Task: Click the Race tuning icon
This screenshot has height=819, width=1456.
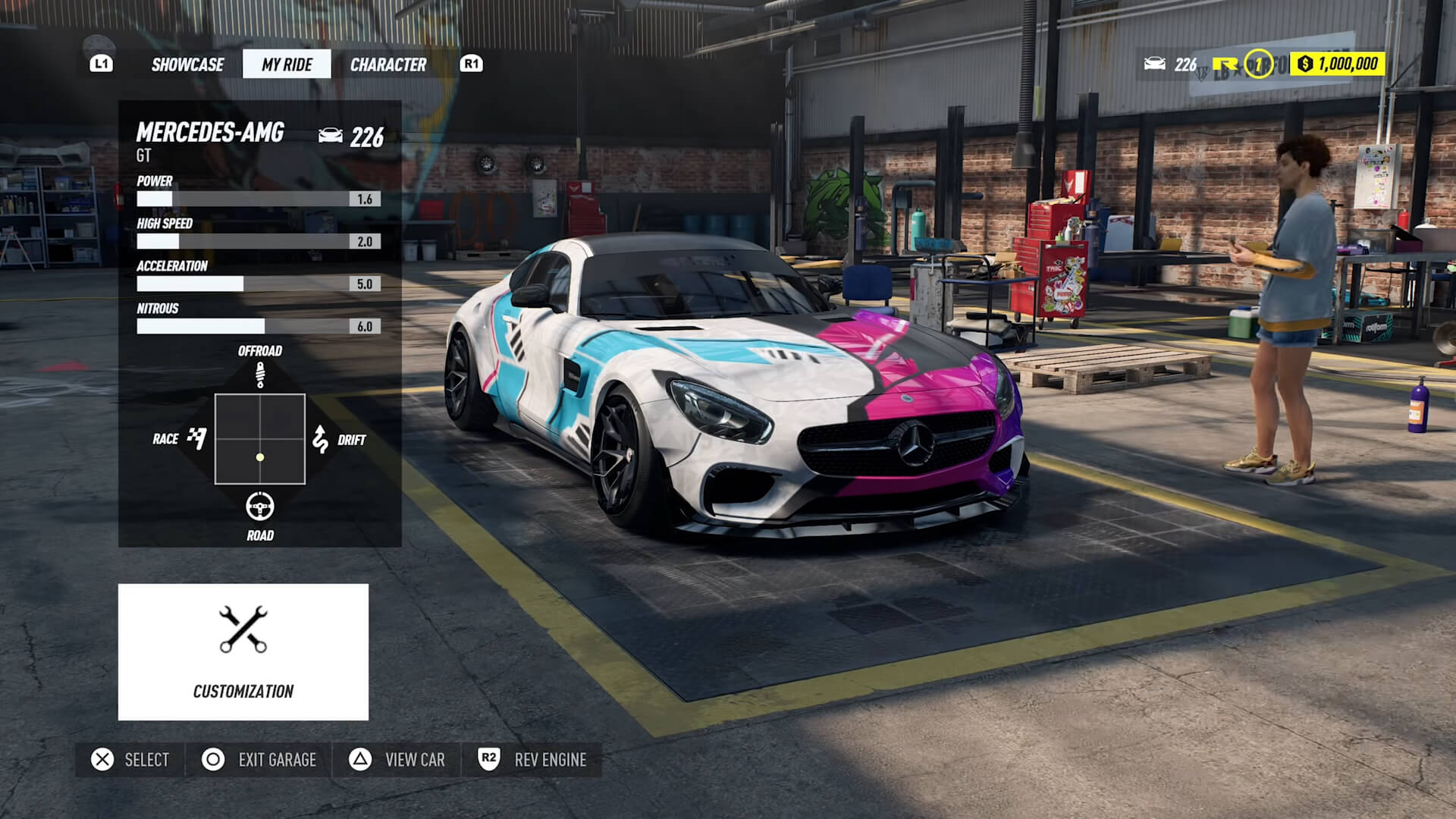Action: point(197,438)
